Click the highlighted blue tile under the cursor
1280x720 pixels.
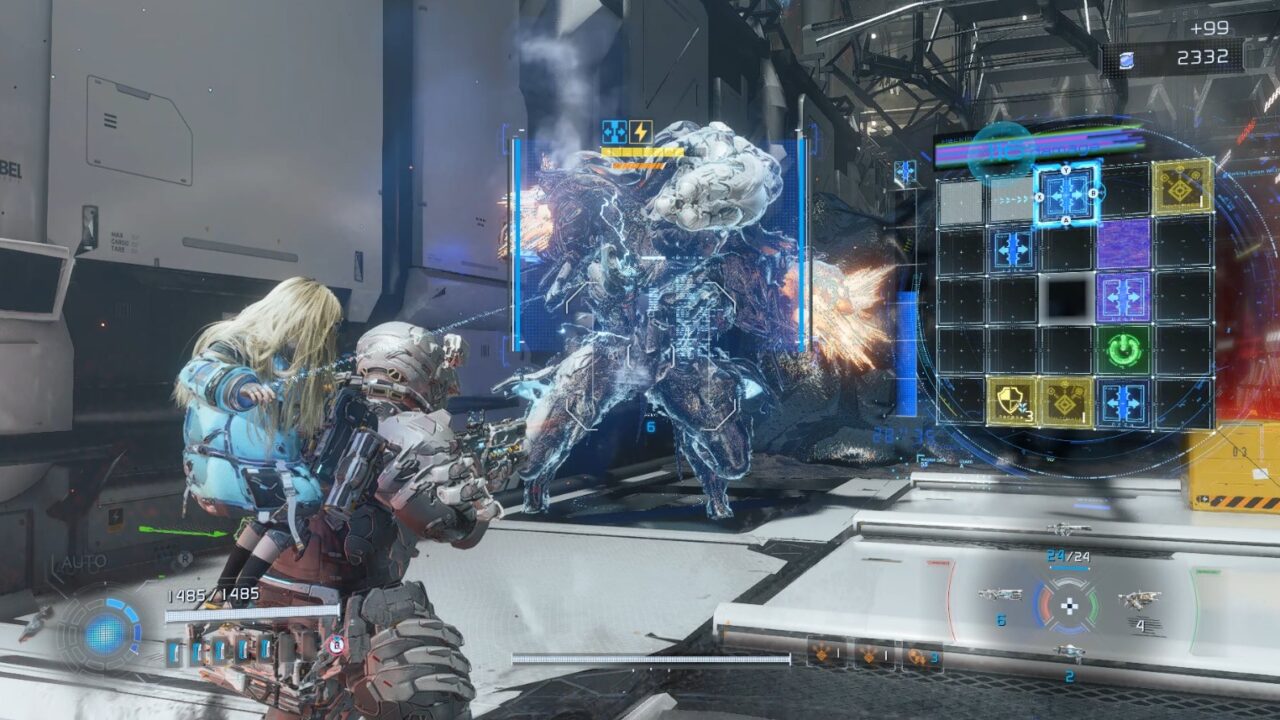point(1066,192)
